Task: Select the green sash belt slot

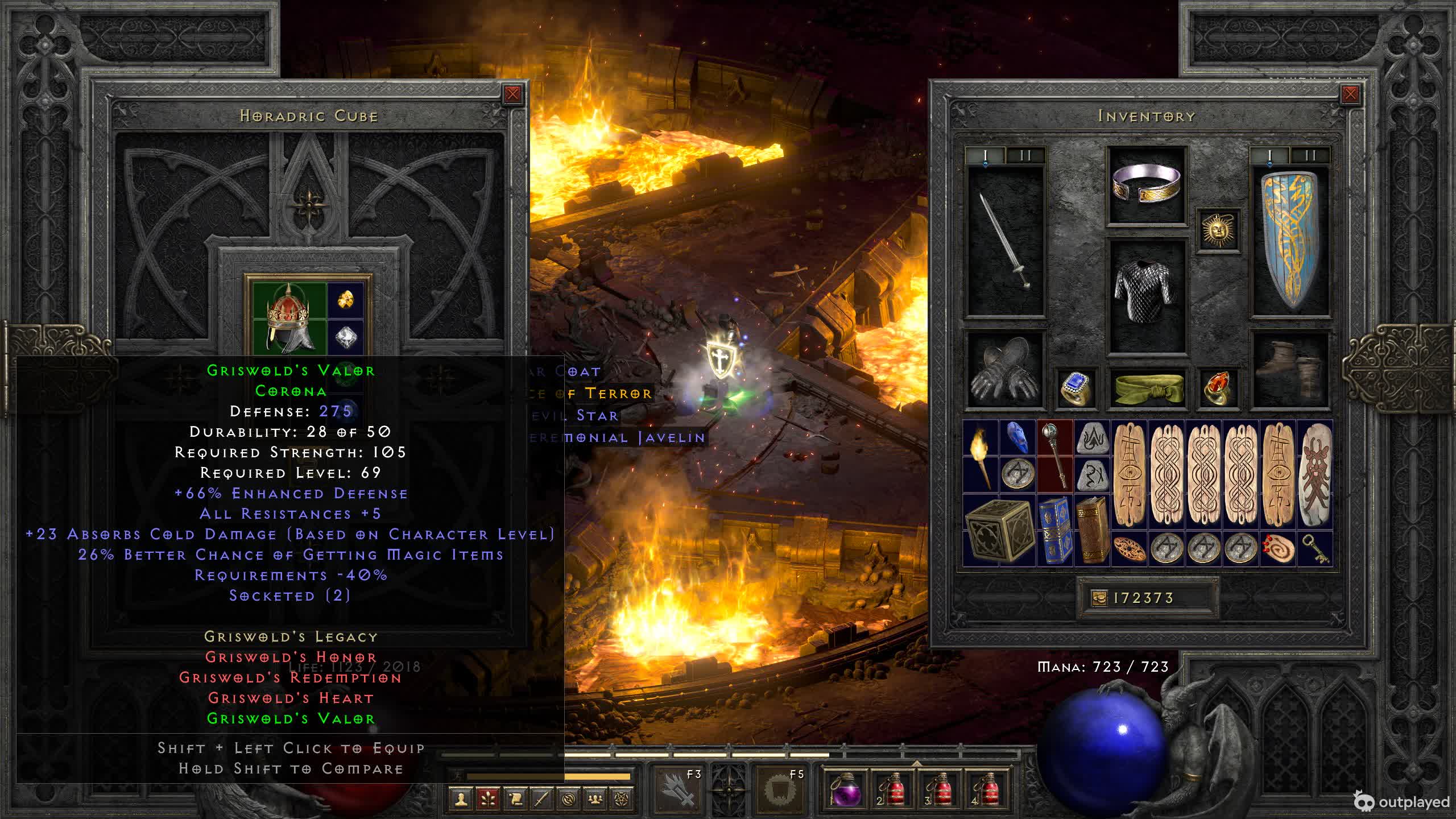Action: 1147,388
